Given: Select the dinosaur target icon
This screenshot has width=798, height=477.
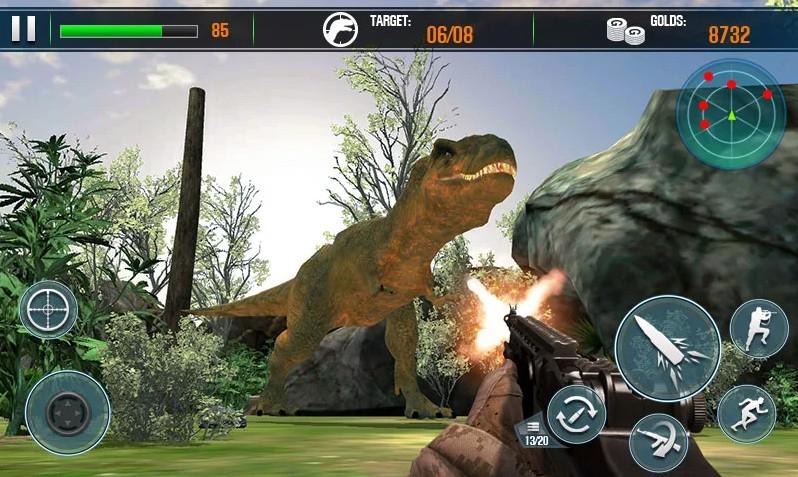Looking at the screenshot, I should point(340,30).
